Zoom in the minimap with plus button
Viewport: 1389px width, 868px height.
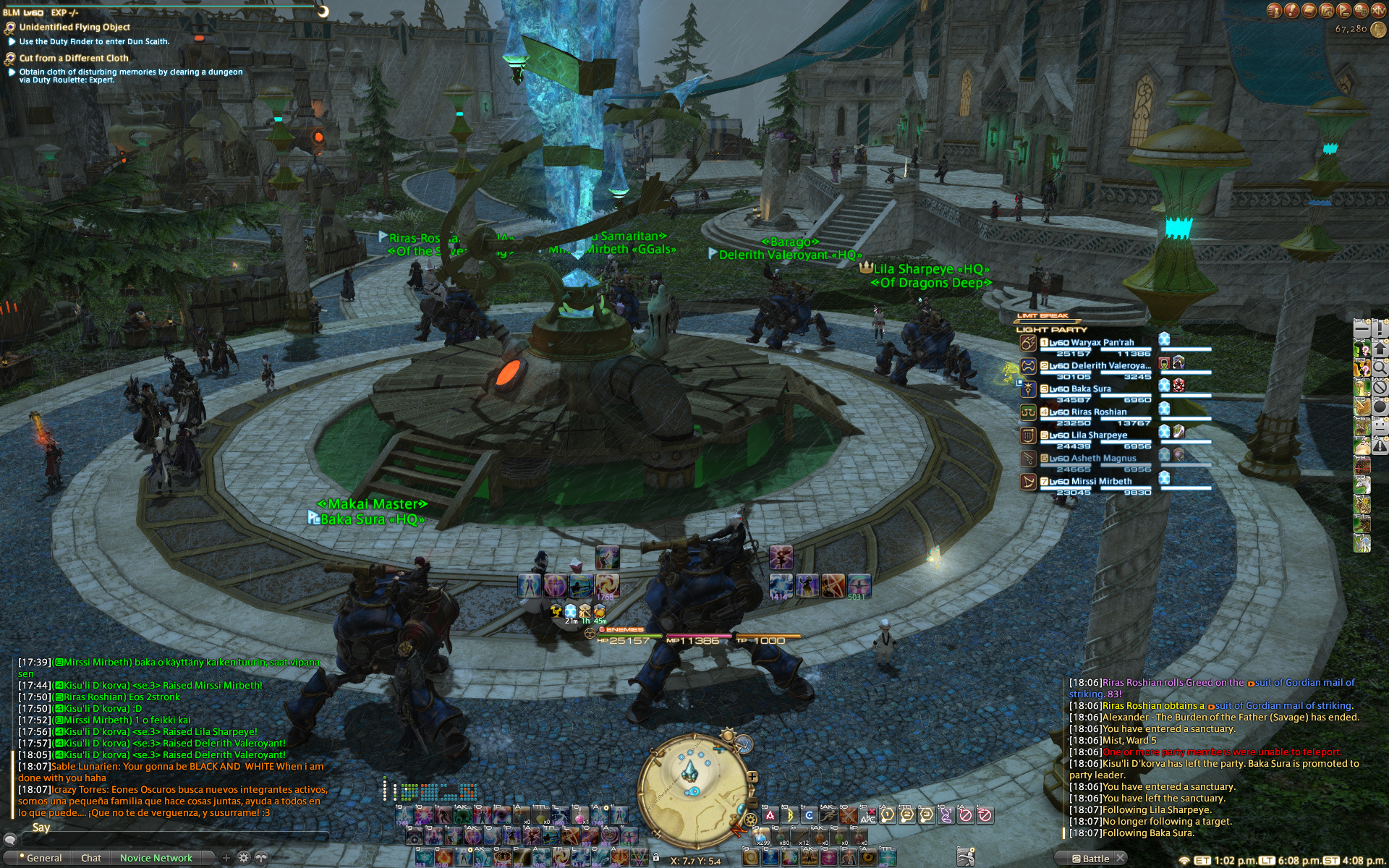tap(752, 777)
